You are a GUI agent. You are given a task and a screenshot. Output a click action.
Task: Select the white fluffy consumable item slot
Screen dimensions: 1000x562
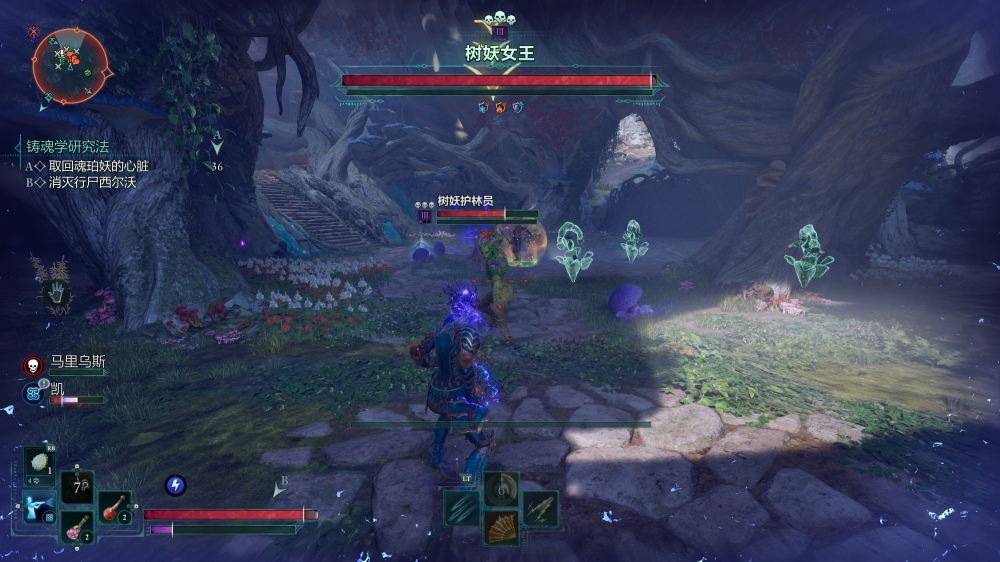[x=40, y=463]
